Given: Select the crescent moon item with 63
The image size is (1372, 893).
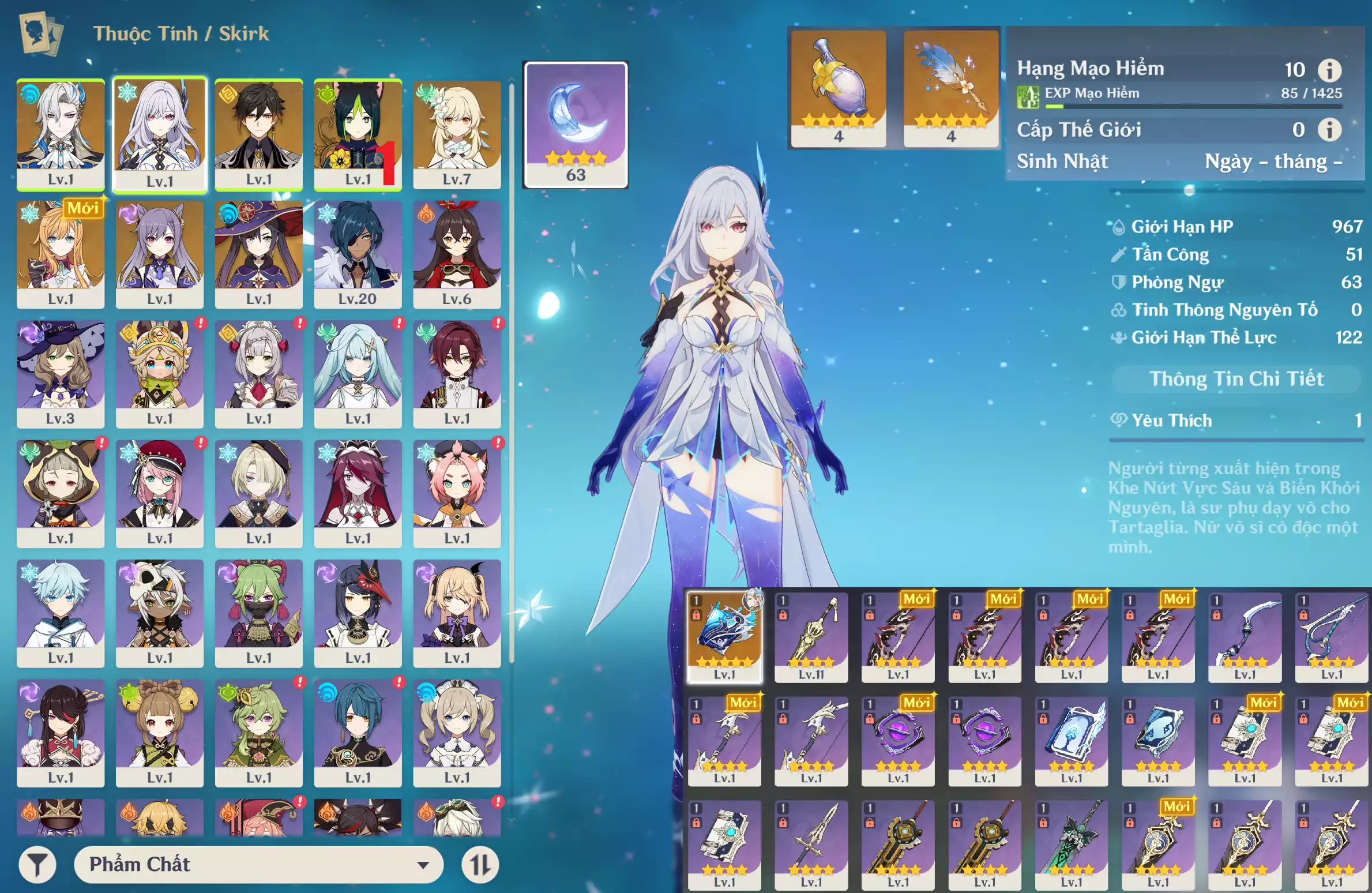Looking at the screenshot, I should pyautogui.click(x=575, y=125).
